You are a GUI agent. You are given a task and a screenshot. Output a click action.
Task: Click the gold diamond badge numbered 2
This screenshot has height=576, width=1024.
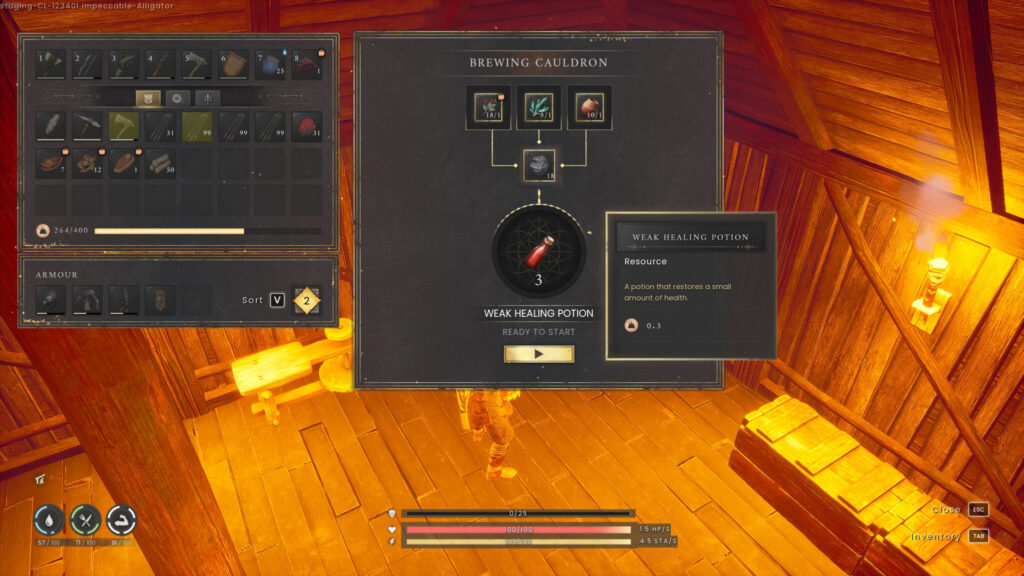307,300
